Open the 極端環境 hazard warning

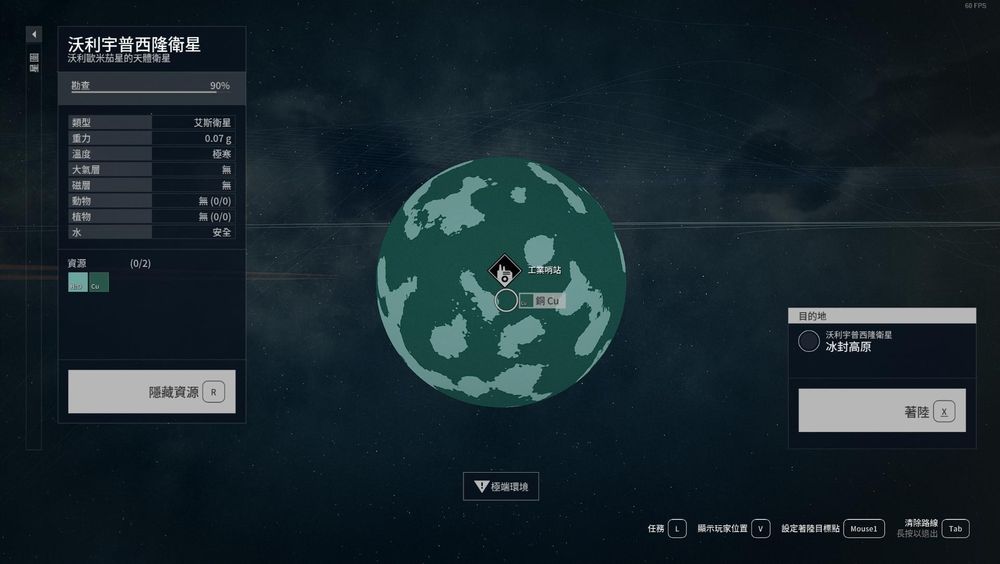tap(501, 487)
